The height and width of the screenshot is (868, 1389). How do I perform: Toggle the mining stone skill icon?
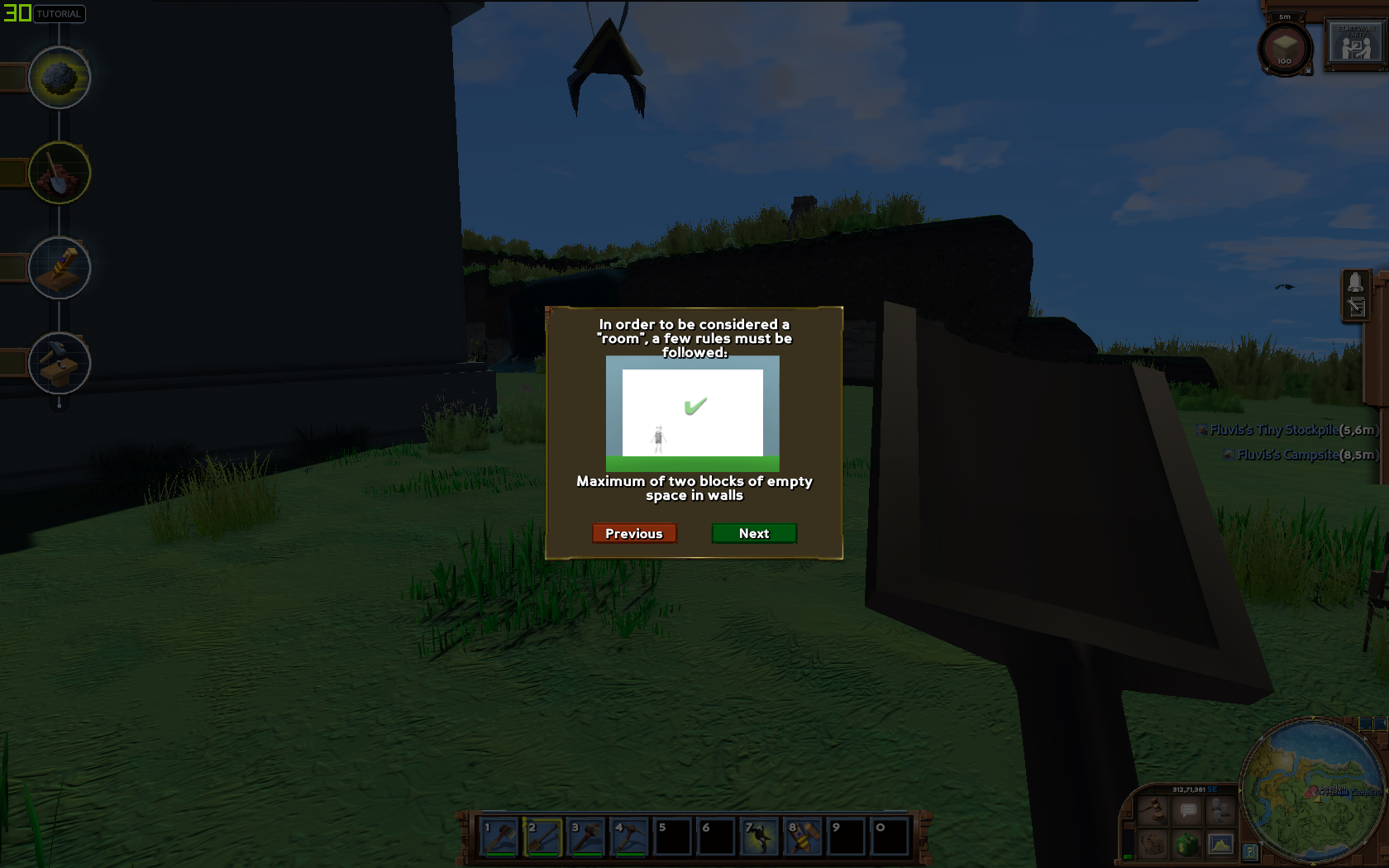pos(58,77)
